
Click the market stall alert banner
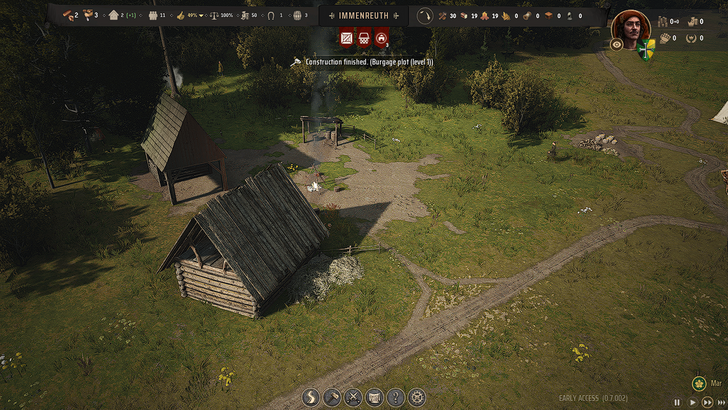point(364,39)
